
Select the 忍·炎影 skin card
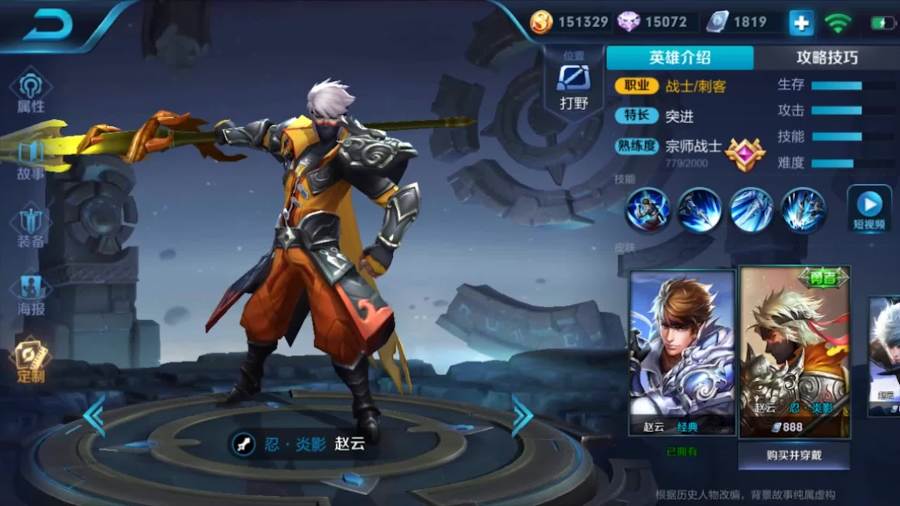(x=794, y=352)
